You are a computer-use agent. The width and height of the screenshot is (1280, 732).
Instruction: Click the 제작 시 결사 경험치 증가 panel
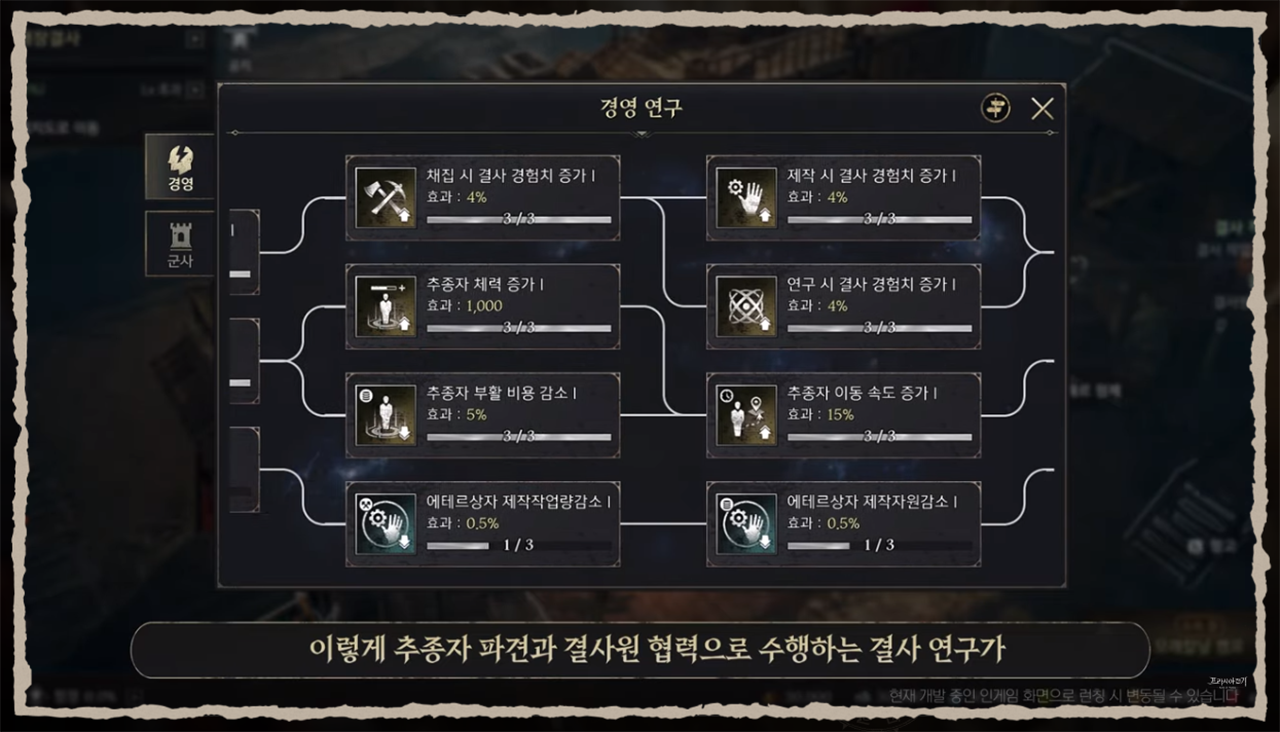click(843, 196)
